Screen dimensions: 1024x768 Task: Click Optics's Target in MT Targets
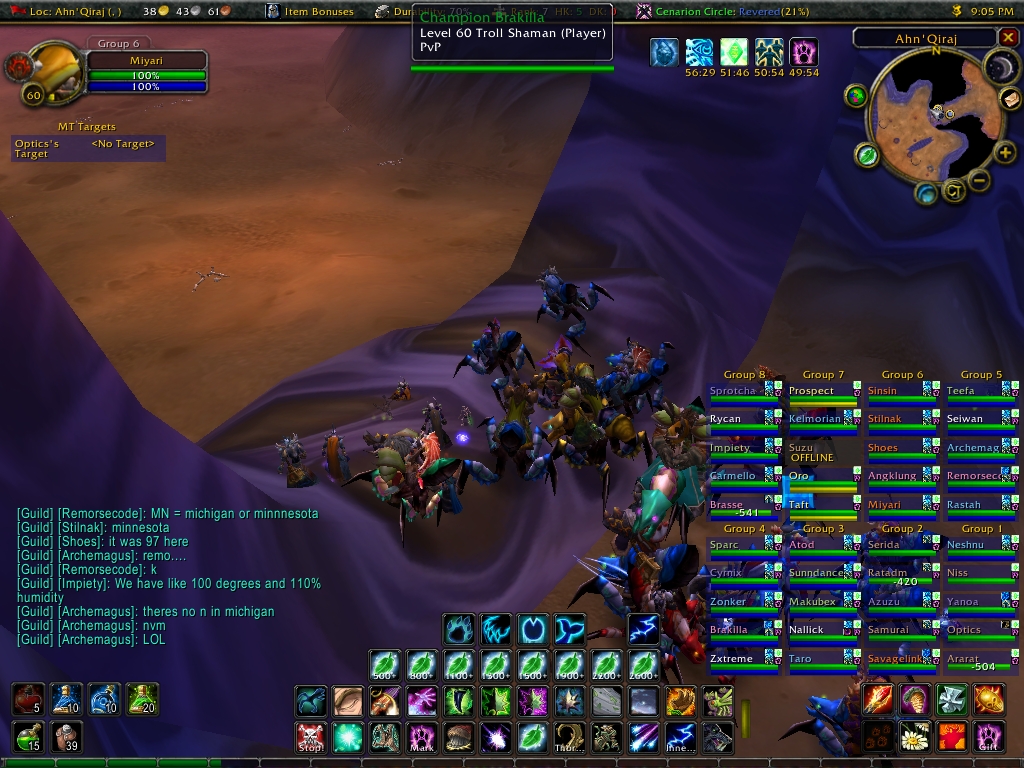coord(88,148)
